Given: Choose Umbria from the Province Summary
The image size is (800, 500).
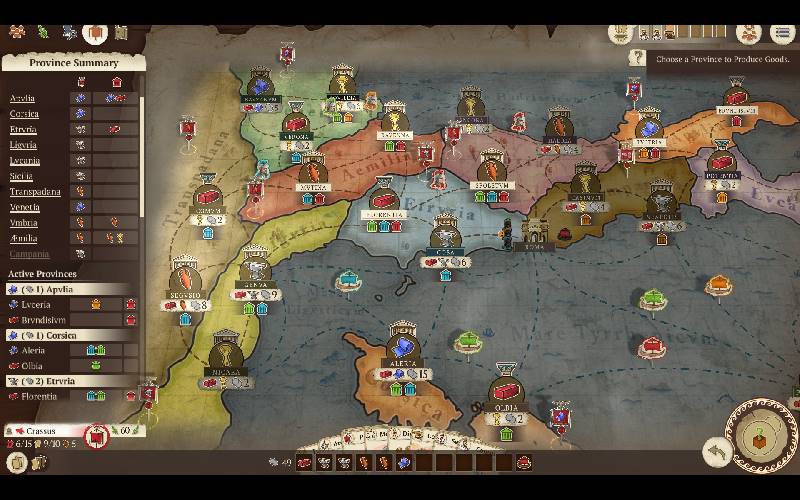Looking at the screenshot, I should pos(24,223).
